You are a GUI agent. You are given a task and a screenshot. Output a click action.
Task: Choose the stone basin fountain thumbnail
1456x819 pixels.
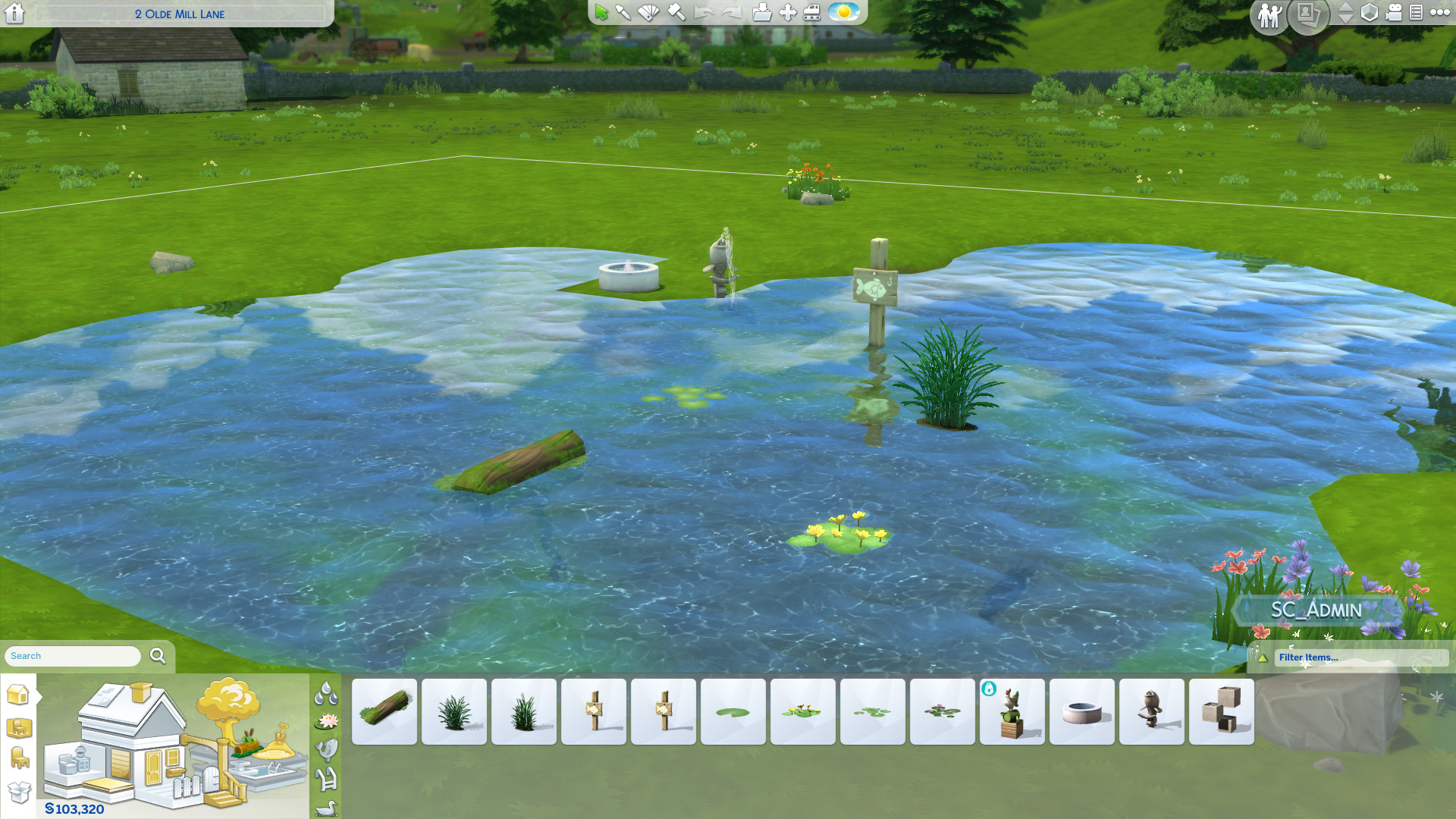tap(1082, 711)
